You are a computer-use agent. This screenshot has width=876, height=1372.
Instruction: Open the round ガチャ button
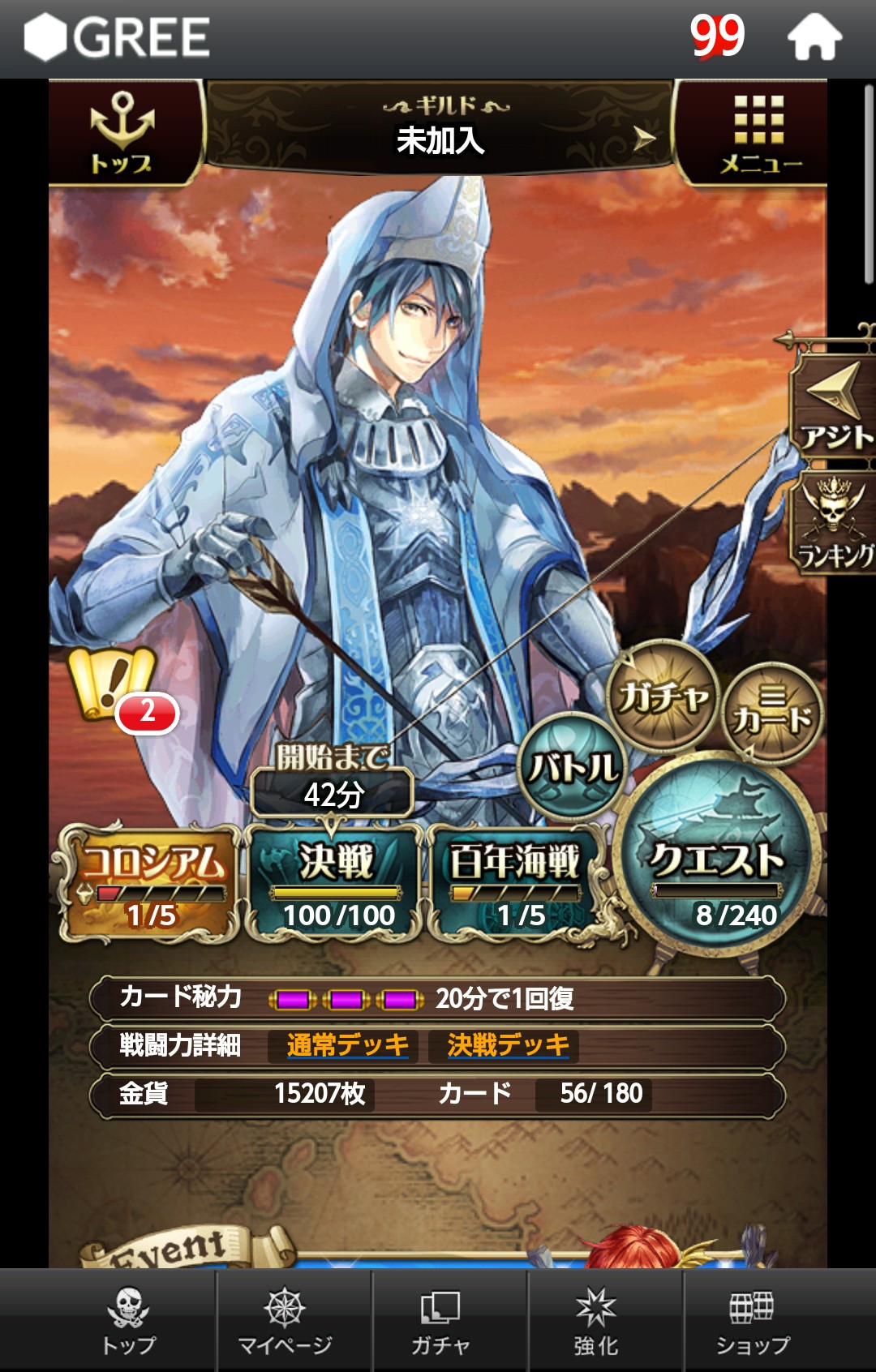663,695
